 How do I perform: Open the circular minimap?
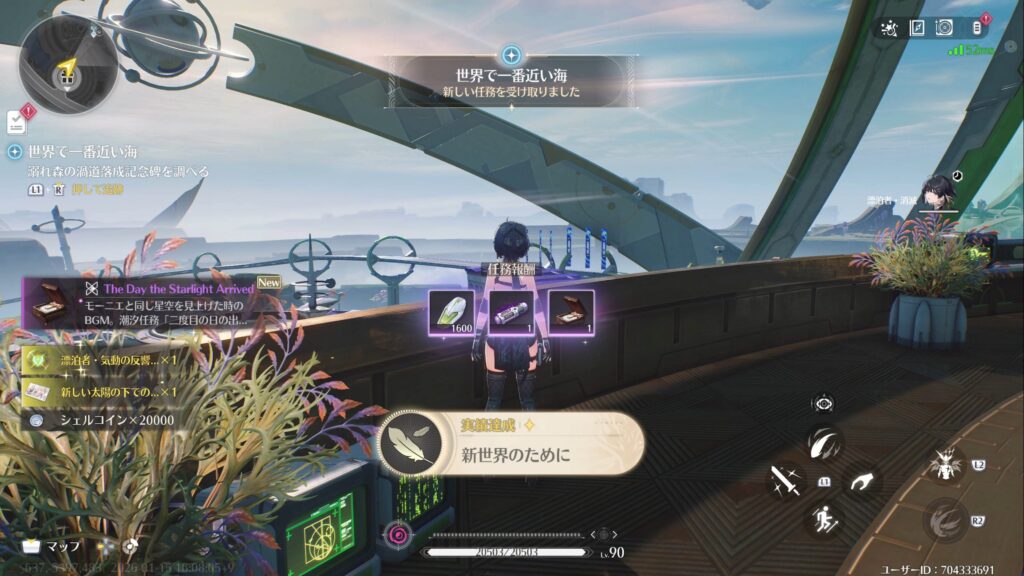68,66
